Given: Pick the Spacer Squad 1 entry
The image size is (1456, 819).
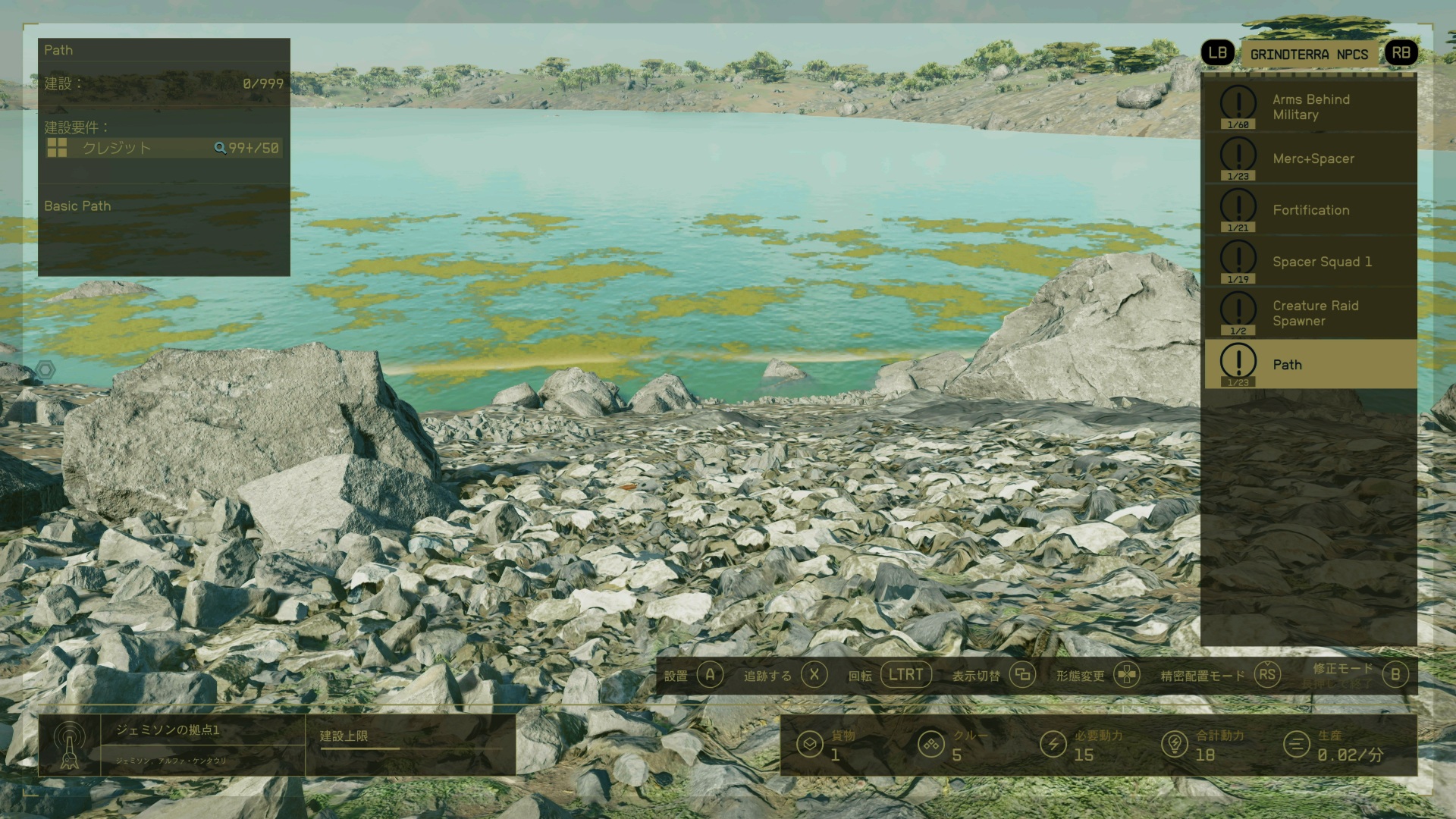Looking at the screenshot, I should pyautogui.click(x=1310, y=262).
